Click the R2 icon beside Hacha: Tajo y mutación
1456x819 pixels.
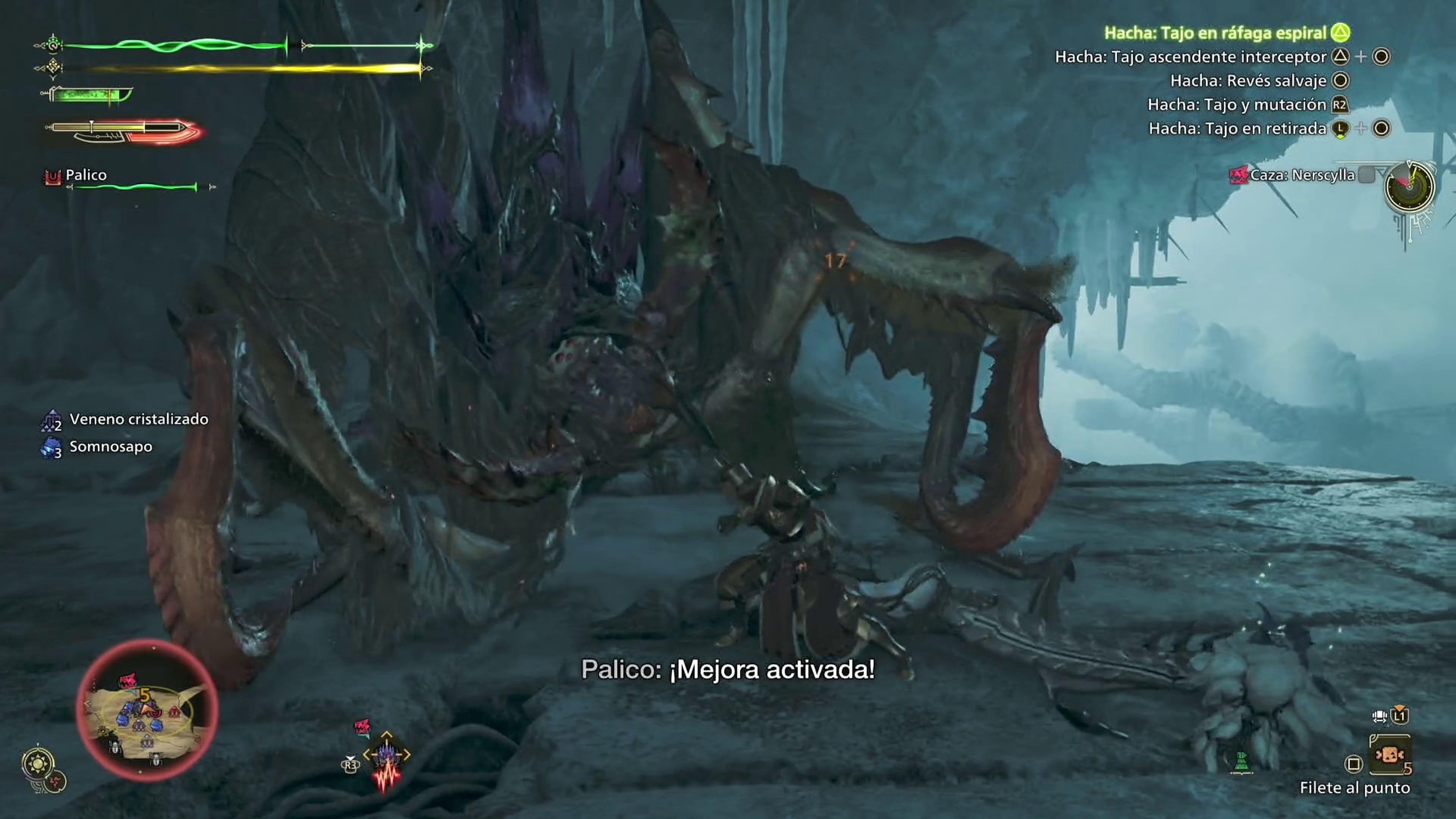pyautogui.click(x=1341, y=105)
